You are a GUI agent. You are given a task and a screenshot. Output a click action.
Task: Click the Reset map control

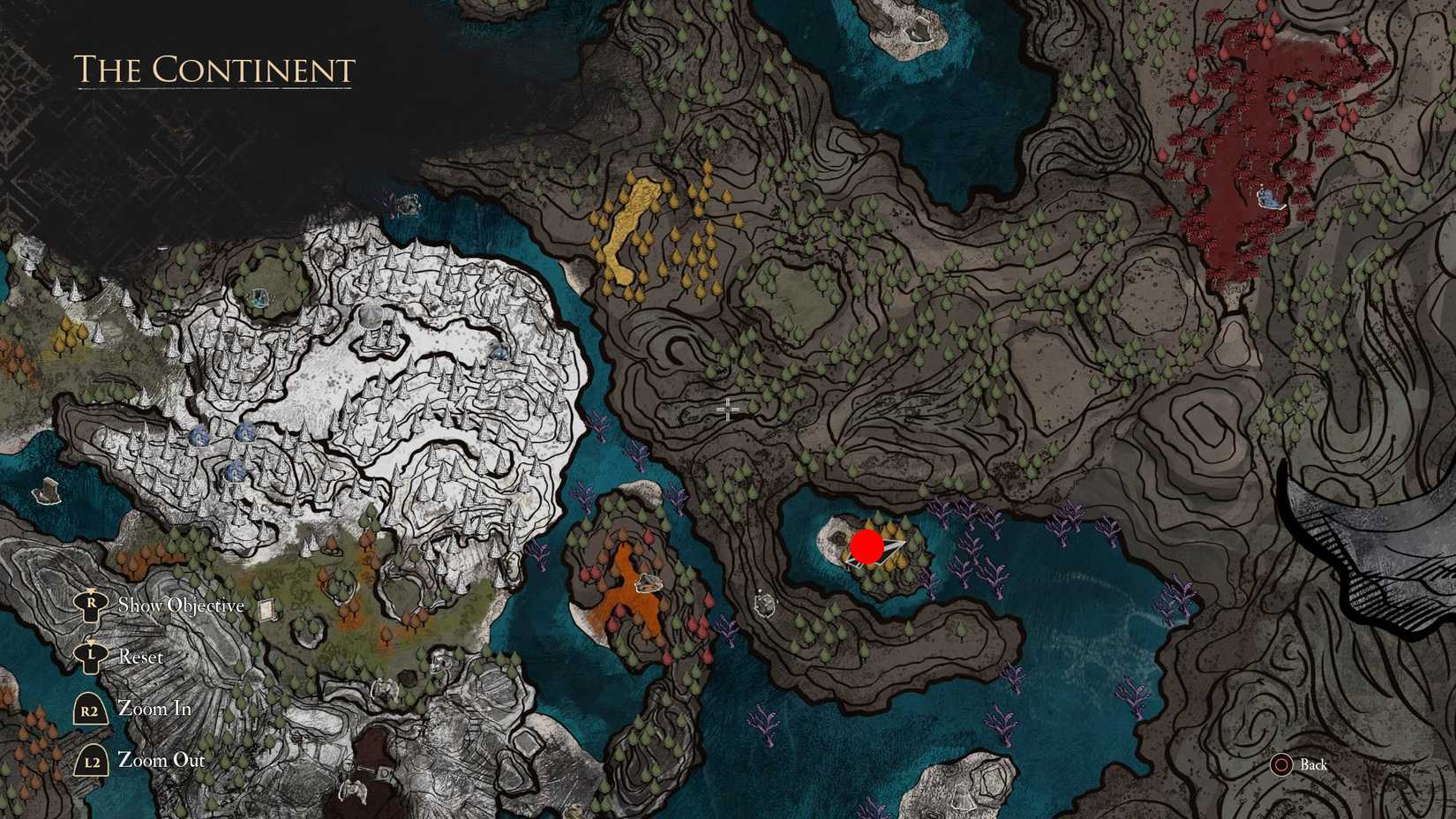click(140, 657)
